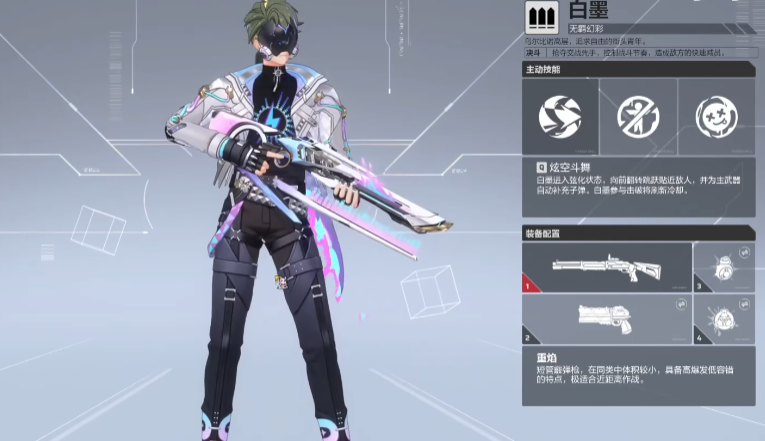
Task: Click the swap icon on slot 3
Action: 744,253
